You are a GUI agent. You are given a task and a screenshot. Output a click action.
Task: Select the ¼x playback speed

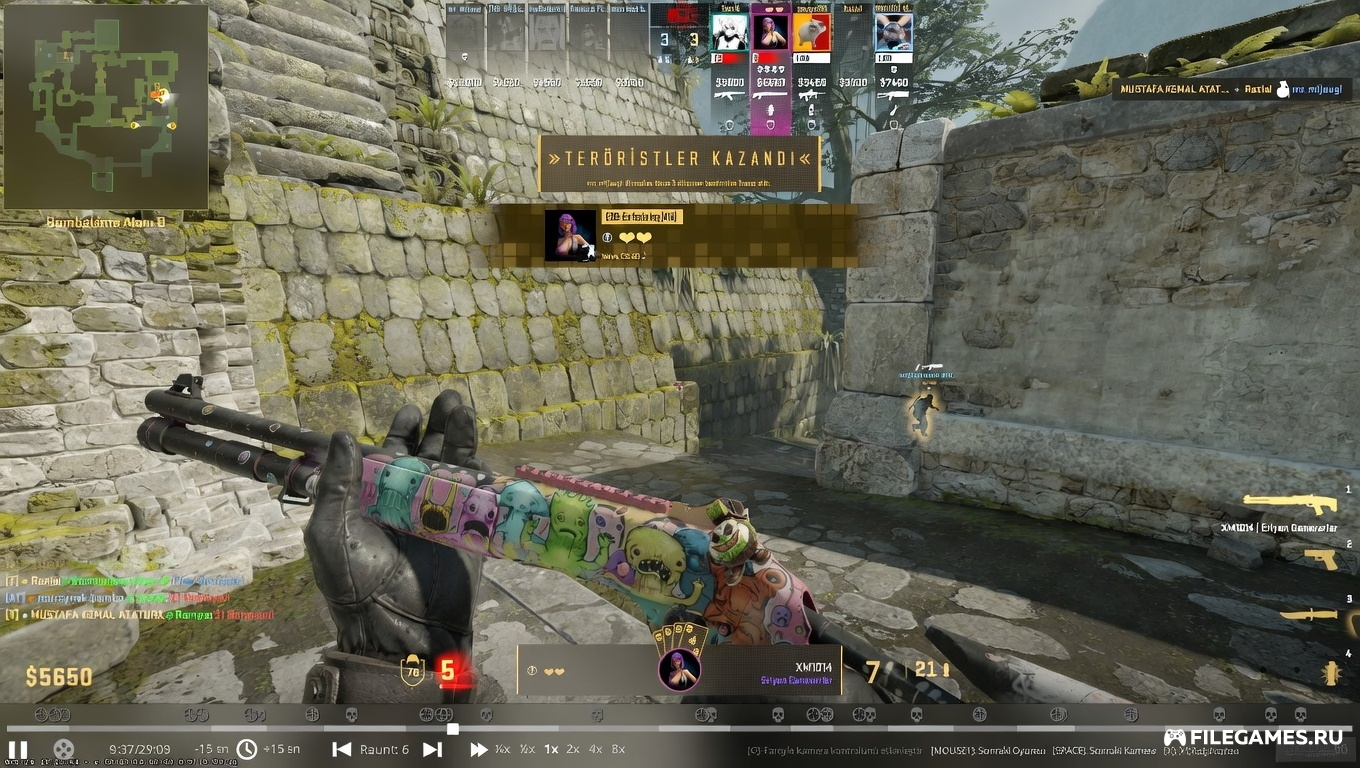pos(503,749)
